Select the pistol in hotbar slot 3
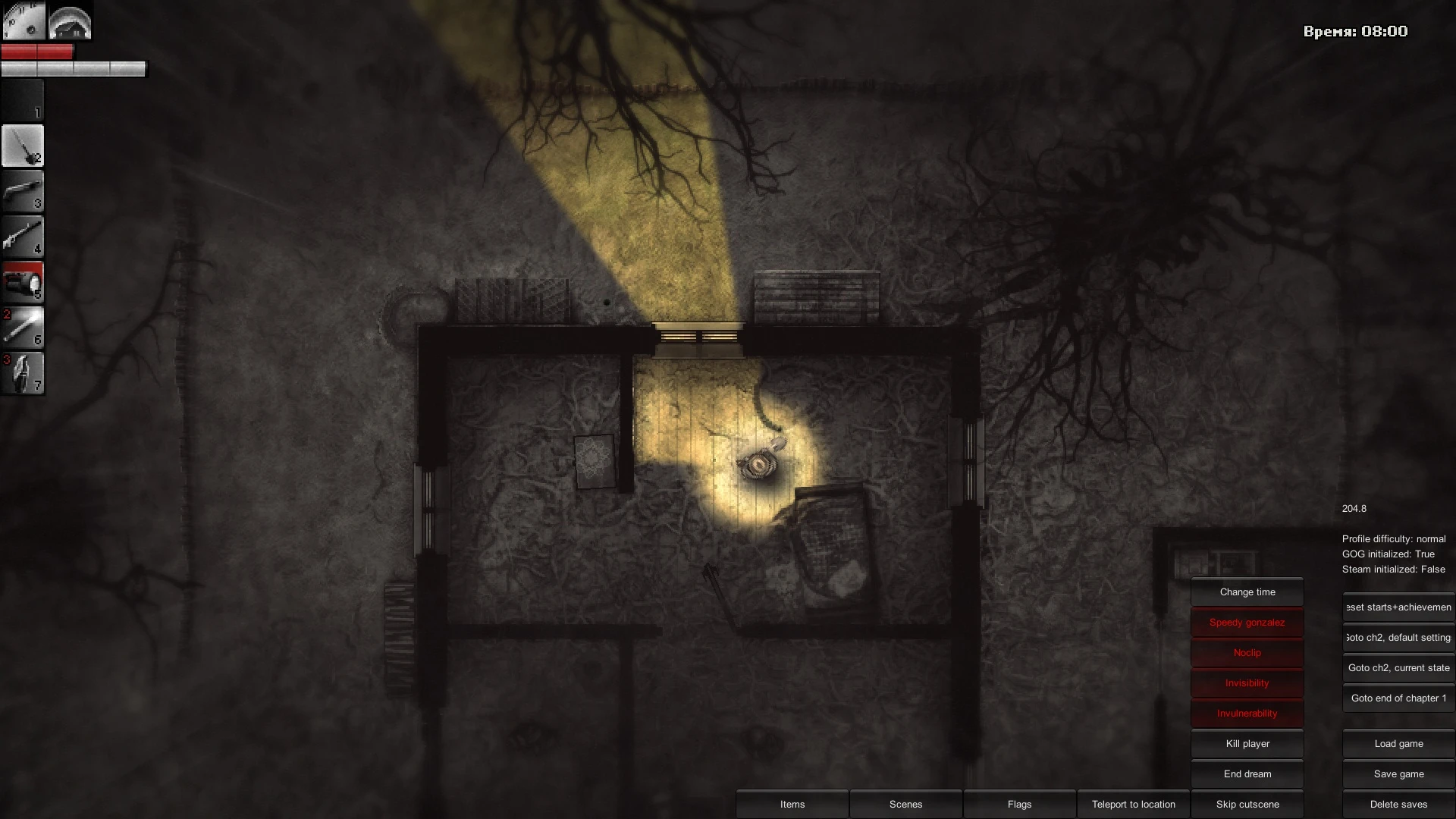The width and height of the screenshot is (1456, 819). coord(23,191)
